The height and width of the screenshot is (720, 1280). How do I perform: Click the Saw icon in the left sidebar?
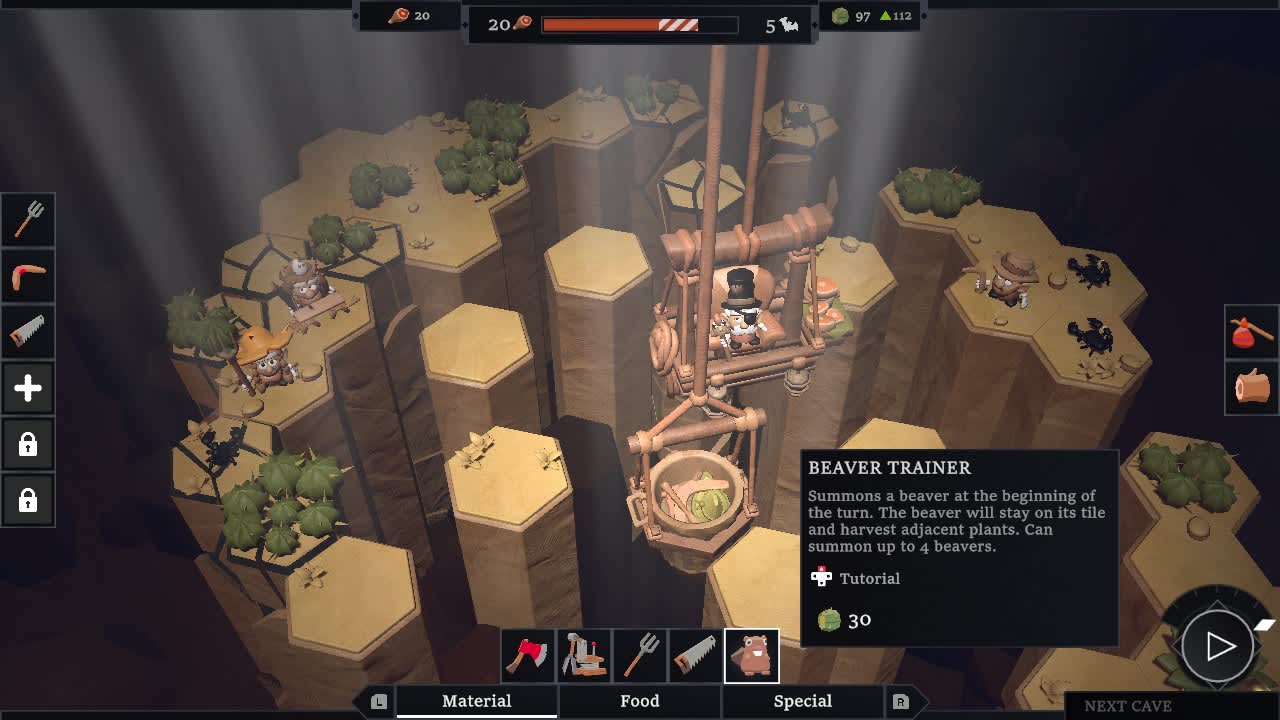coord(27,332)
